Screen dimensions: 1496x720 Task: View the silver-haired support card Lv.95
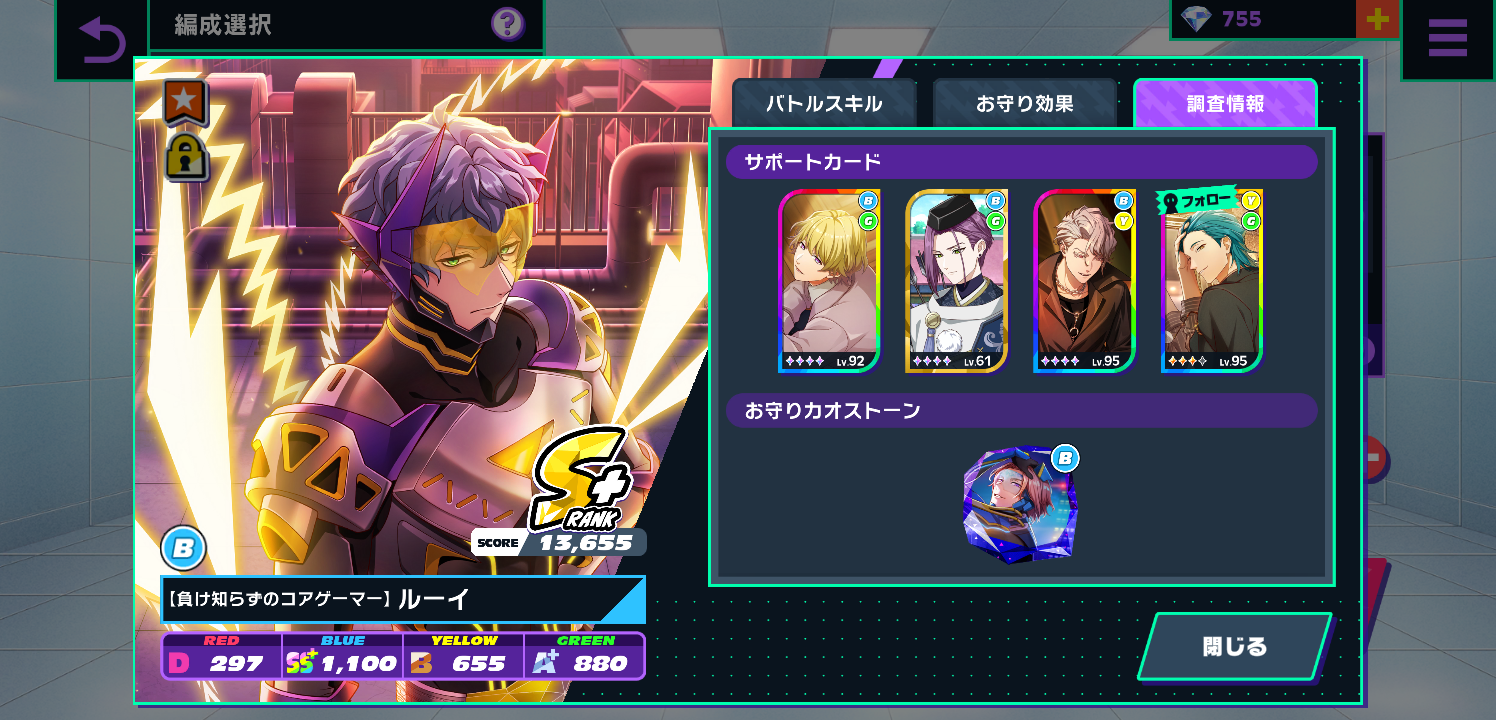tap(1084, 281)
